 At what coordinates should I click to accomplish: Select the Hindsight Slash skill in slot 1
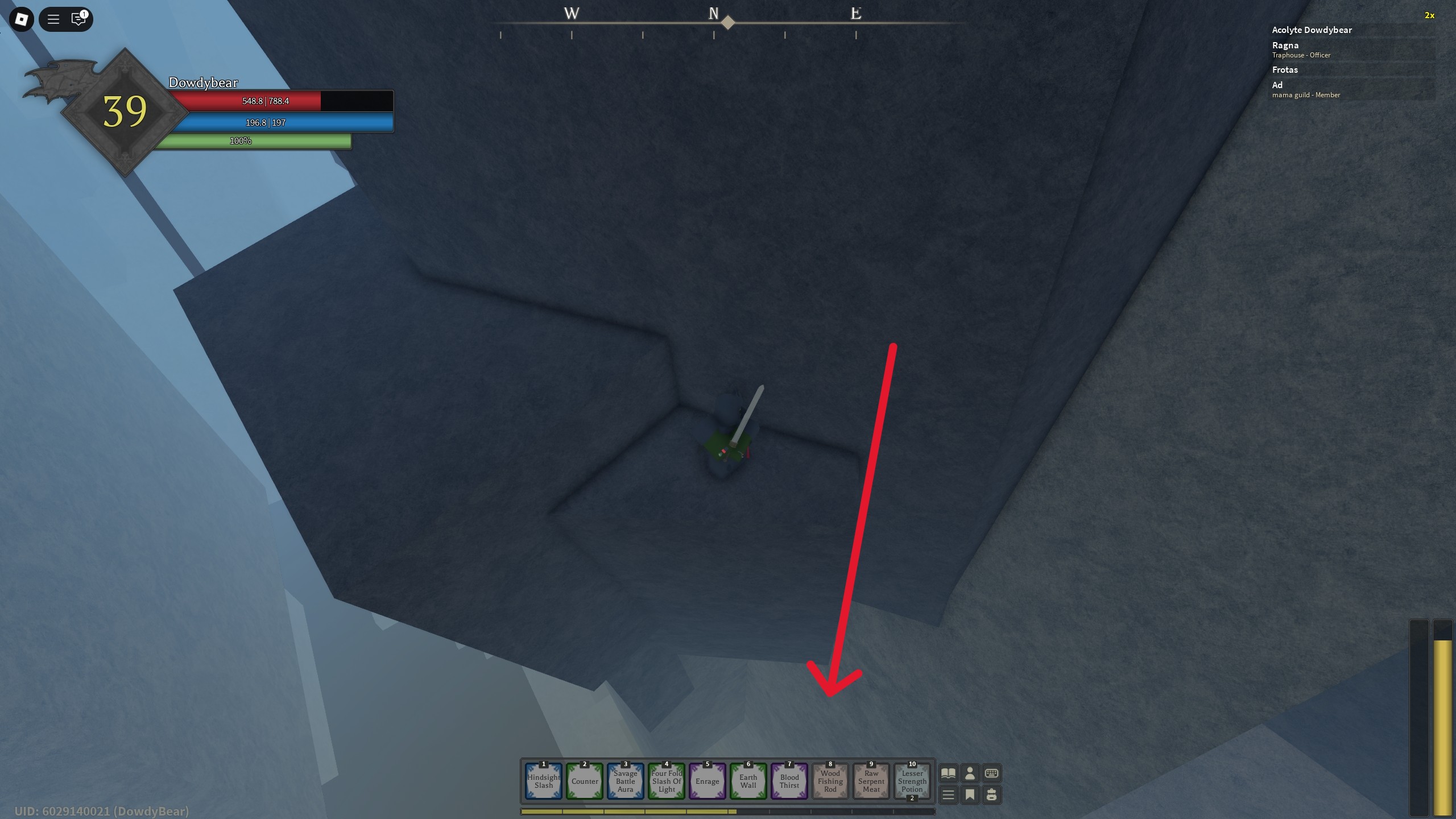click(x=543, y=781)
